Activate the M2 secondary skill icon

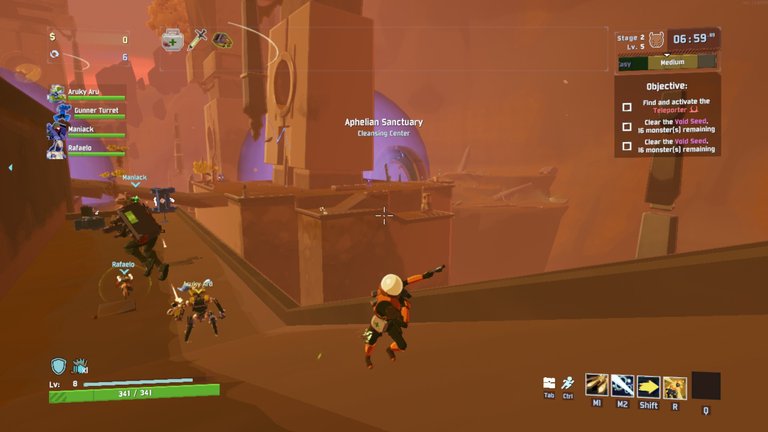pos(622,386)
